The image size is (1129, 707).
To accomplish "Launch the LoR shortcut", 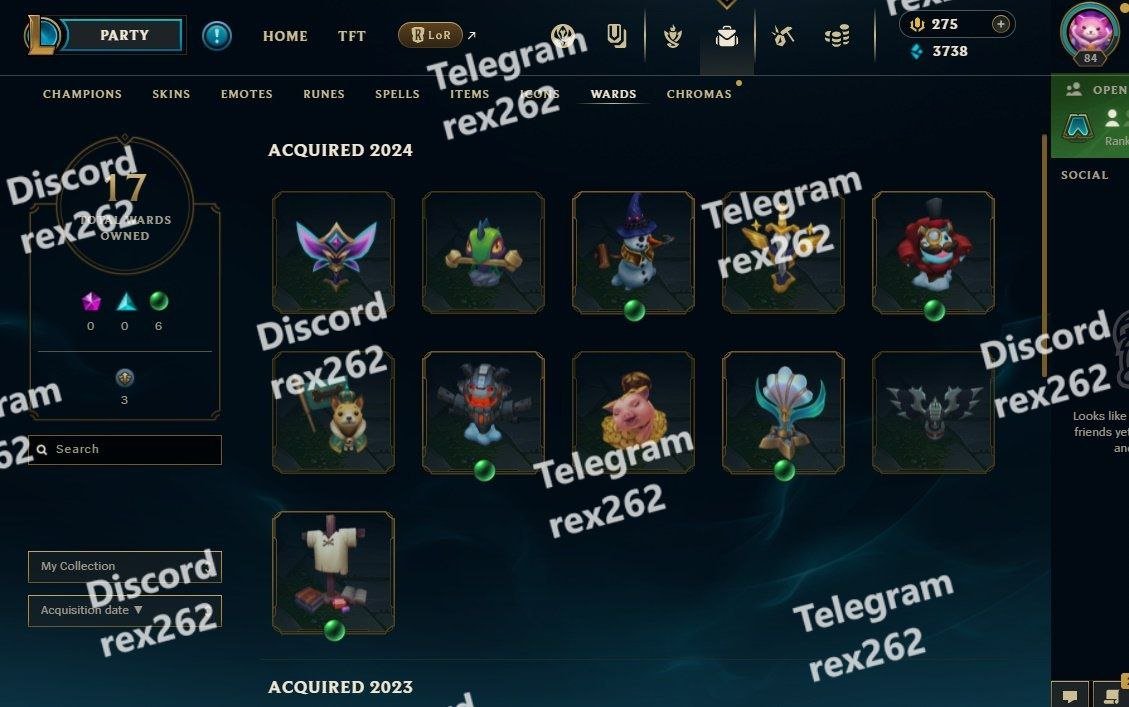I will coord(431,36).
